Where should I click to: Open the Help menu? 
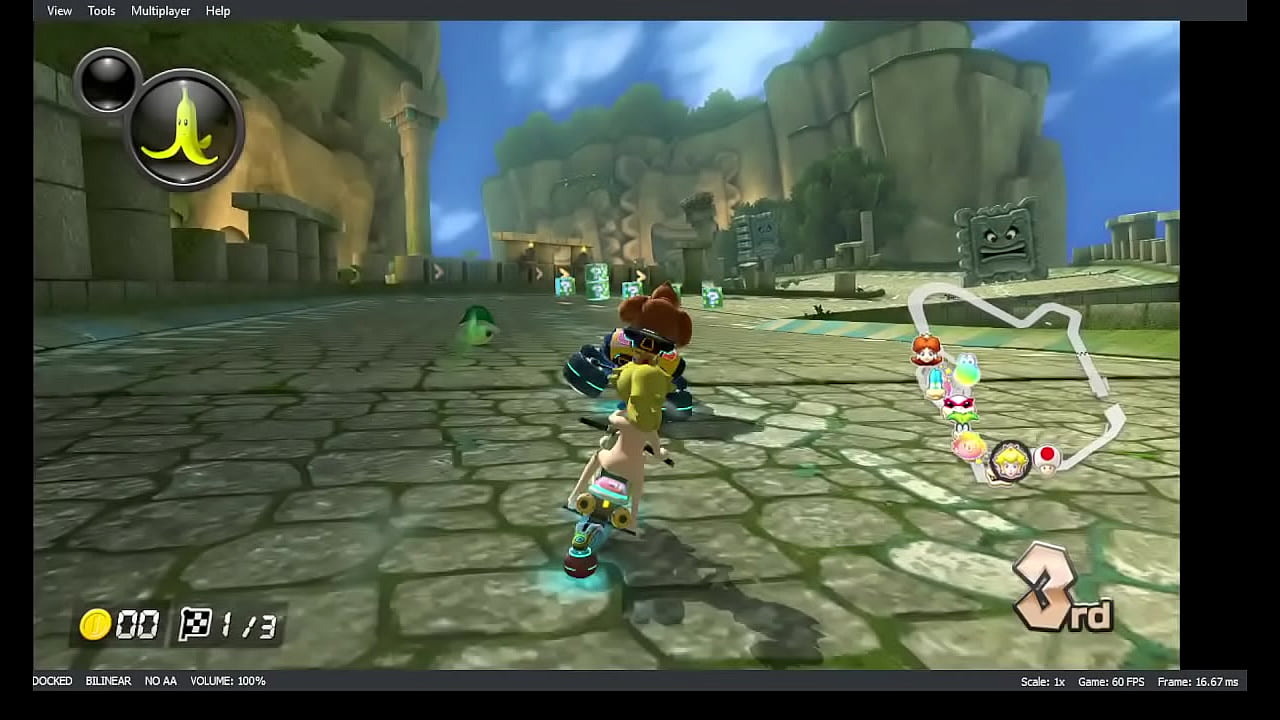[218, 10]
